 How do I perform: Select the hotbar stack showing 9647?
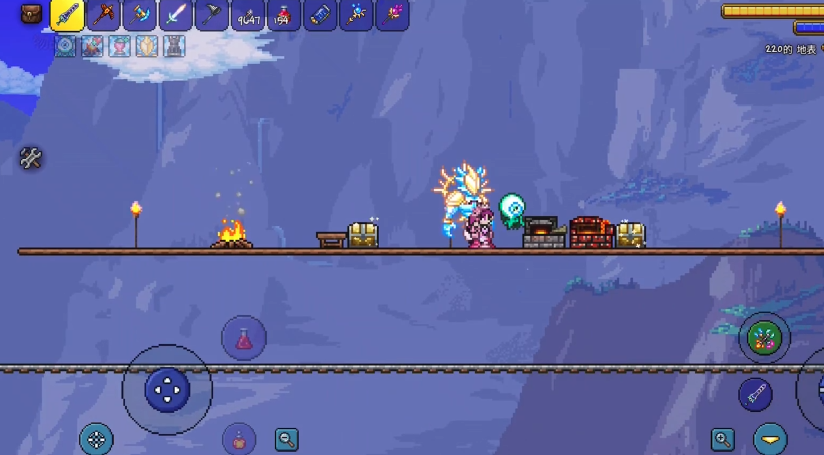pos(248,15)
